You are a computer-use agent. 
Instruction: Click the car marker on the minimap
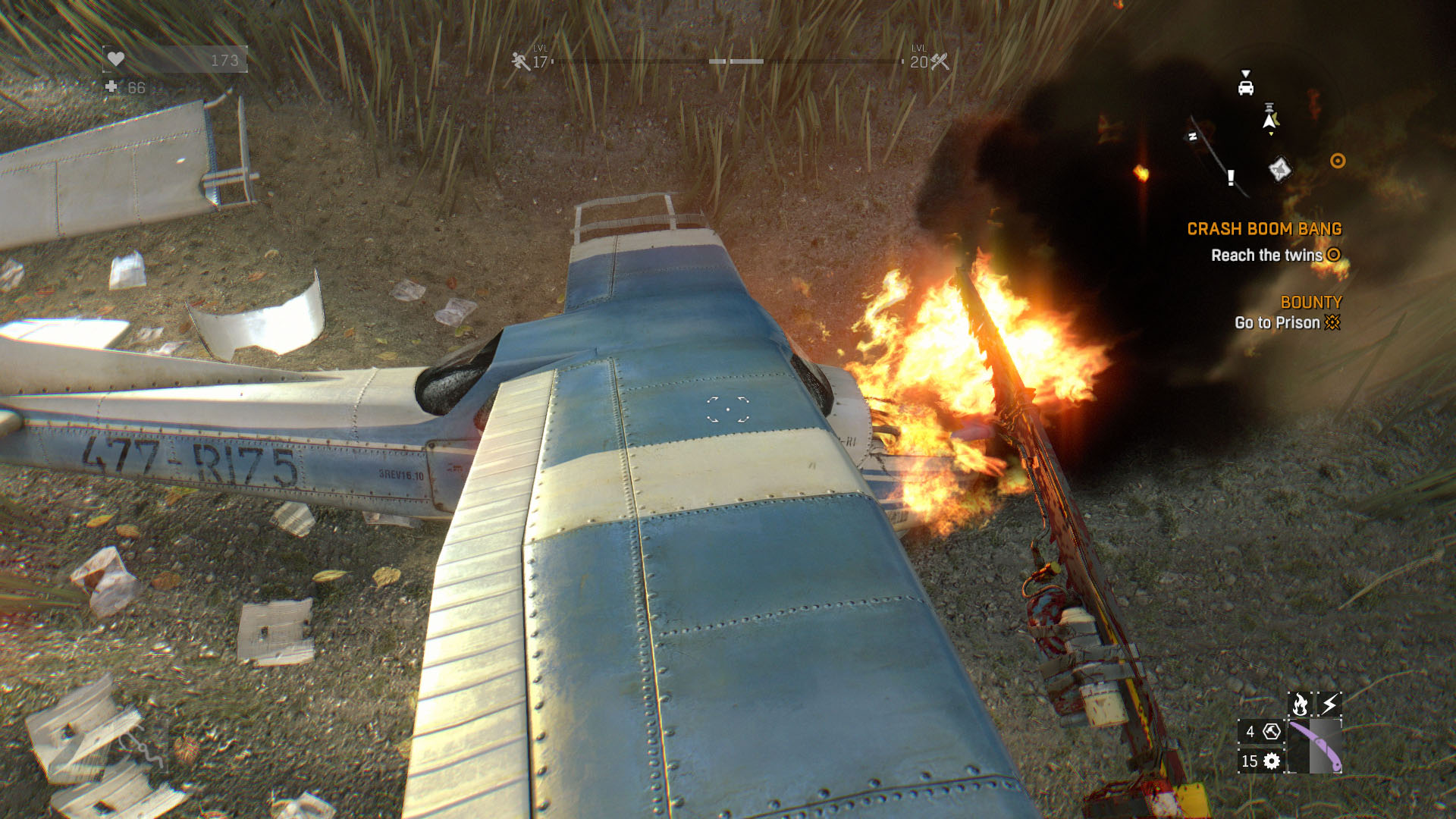pos(1245,86)
